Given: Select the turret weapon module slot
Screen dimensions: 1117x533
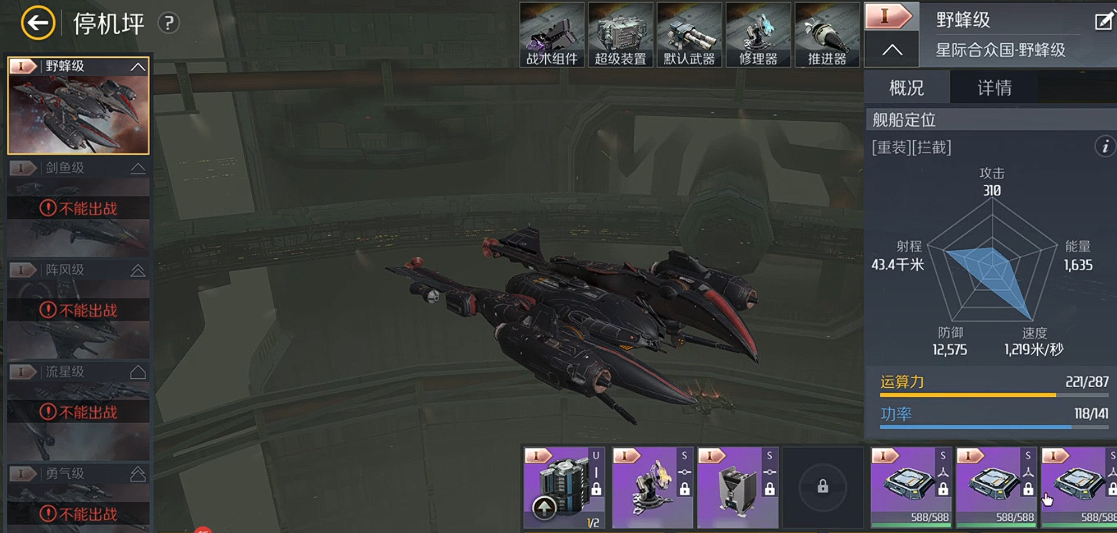Looking at the screenshot, I should click(652, 487).
